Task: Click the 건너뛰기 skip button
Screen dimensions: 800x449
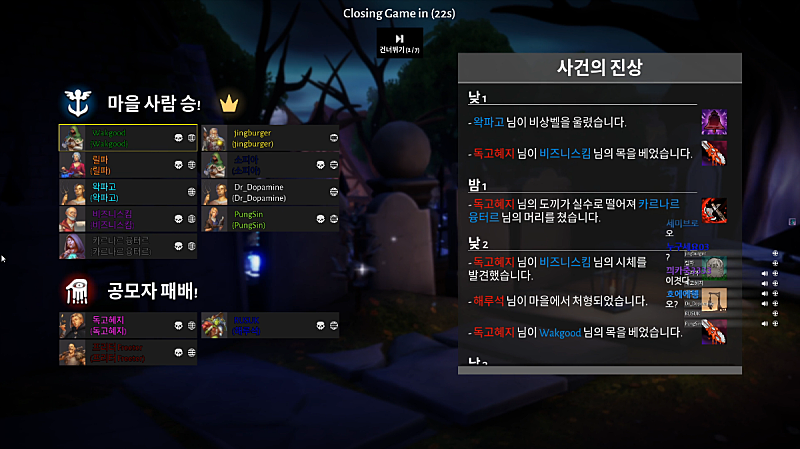Action: pos(400,43)
